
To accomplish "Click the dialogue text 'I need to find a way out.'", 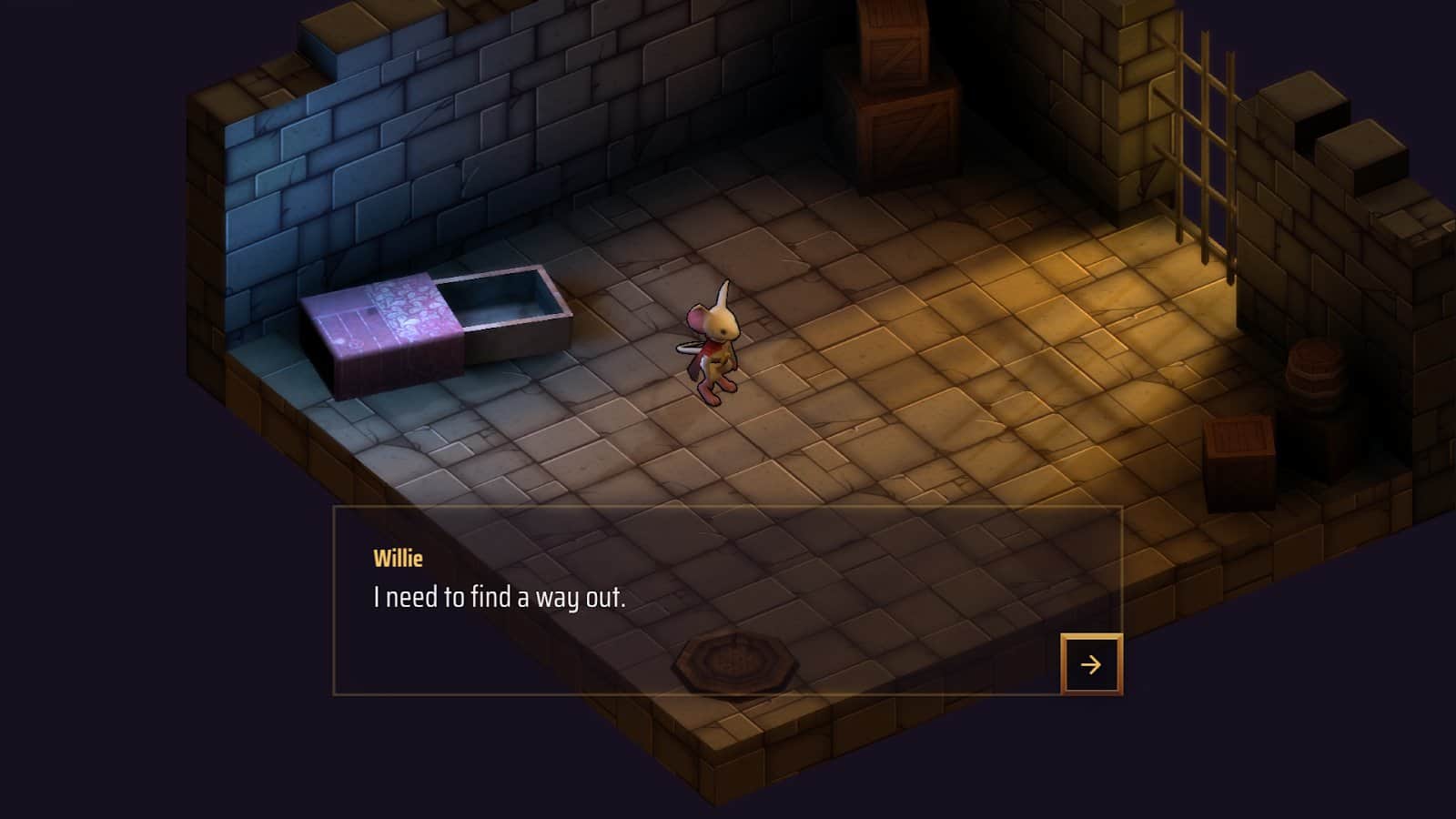I will coord(501,598).
